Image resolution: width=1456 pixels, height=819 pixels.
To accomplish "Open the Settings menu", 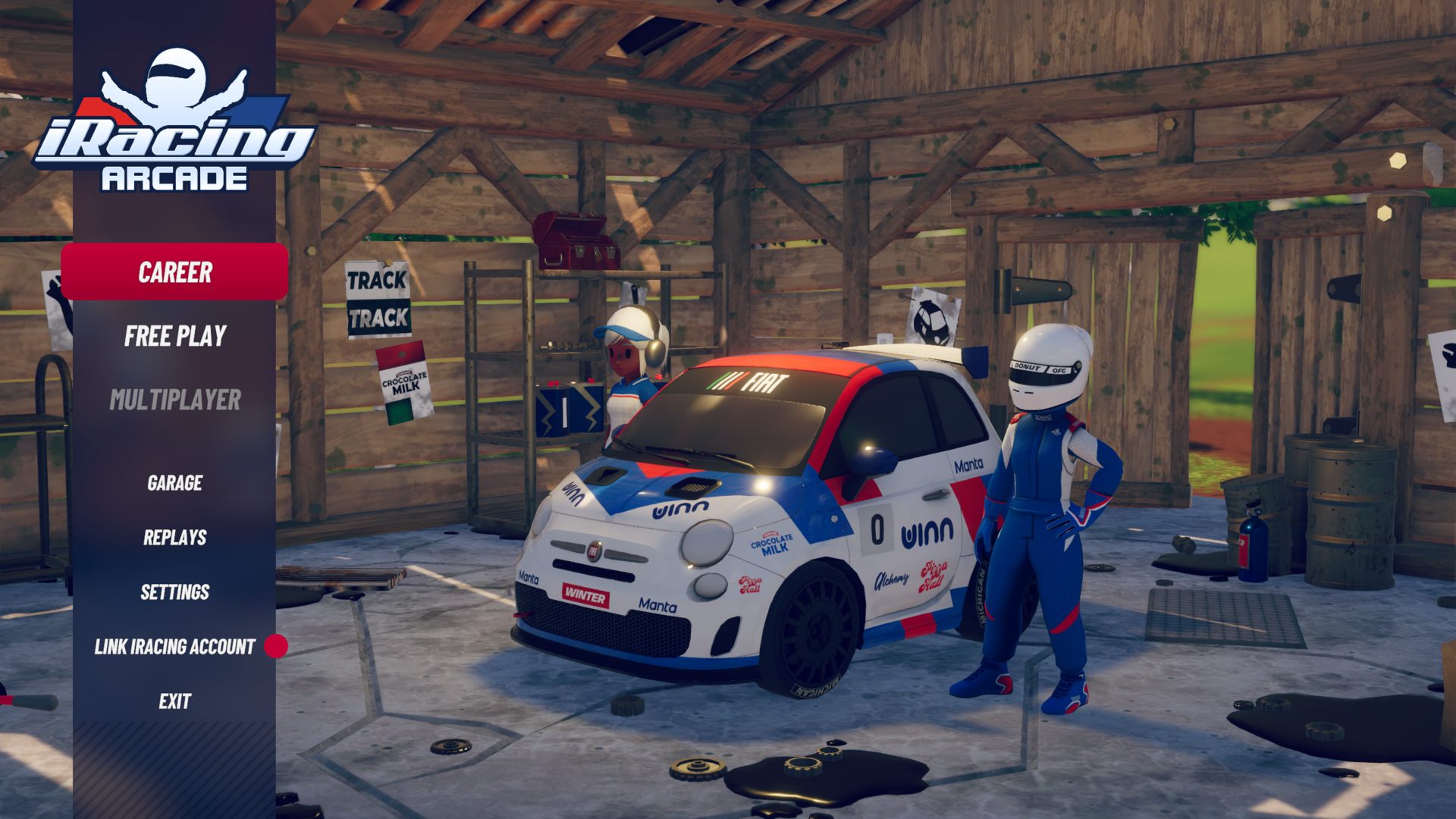I will tap(174, 592).
